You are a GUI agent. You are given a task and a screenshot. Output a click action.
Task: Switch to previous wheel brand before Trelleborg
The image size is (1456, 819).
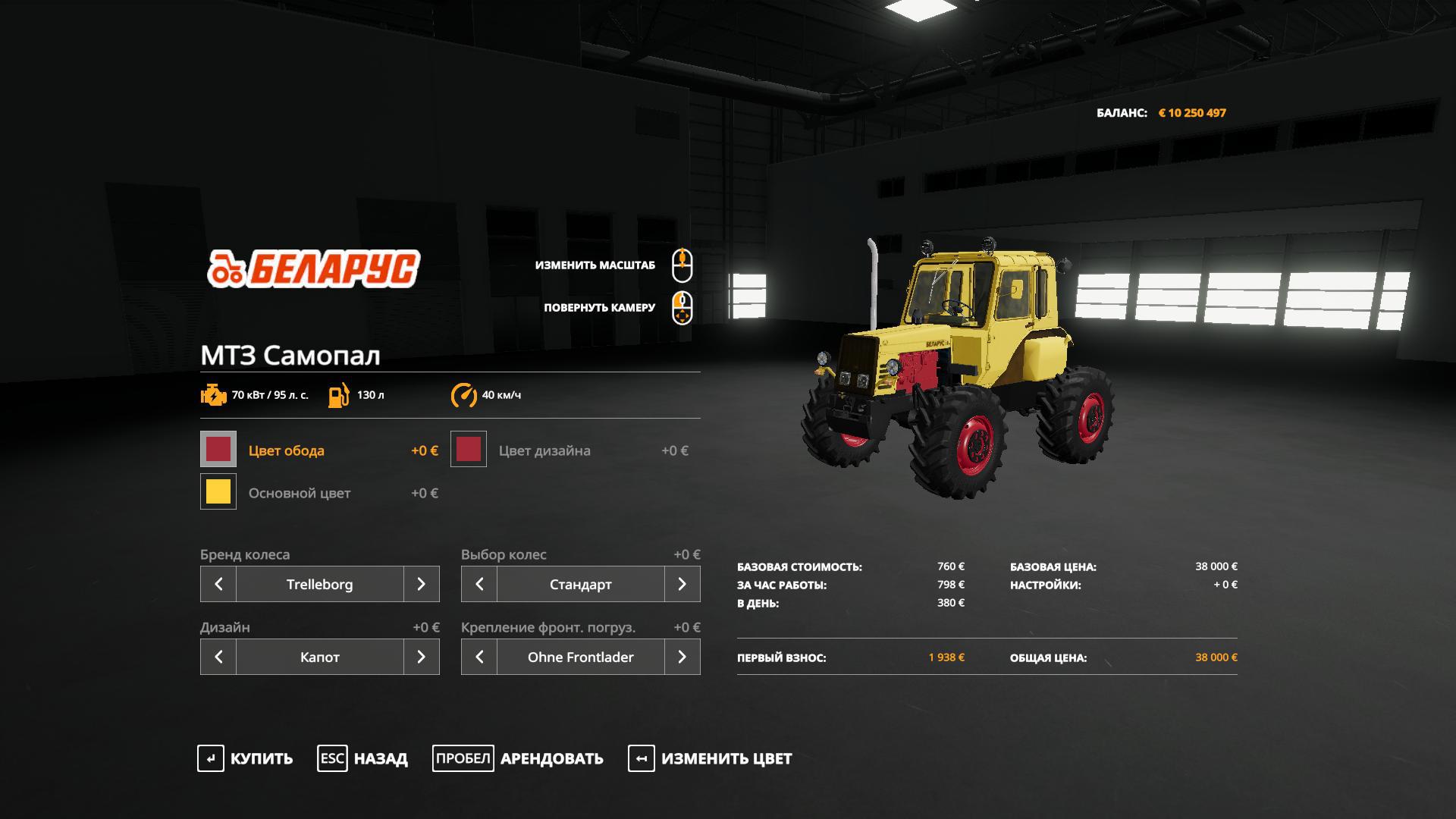click(218, 584)
